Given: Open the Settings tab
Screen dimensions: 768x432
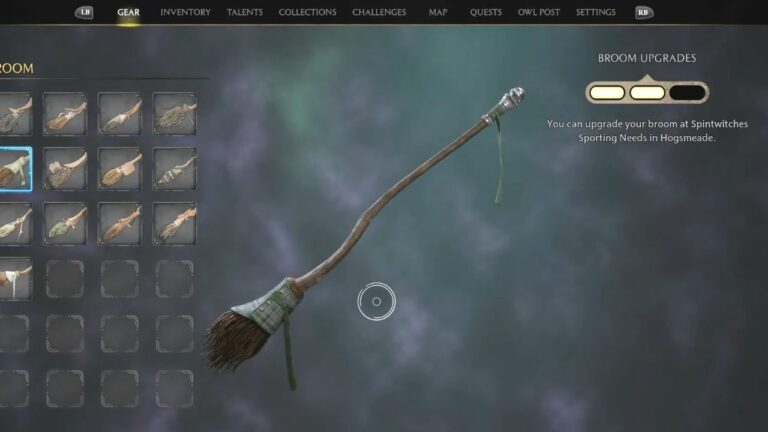Looking at the screenshot, I should pos(595,12).
